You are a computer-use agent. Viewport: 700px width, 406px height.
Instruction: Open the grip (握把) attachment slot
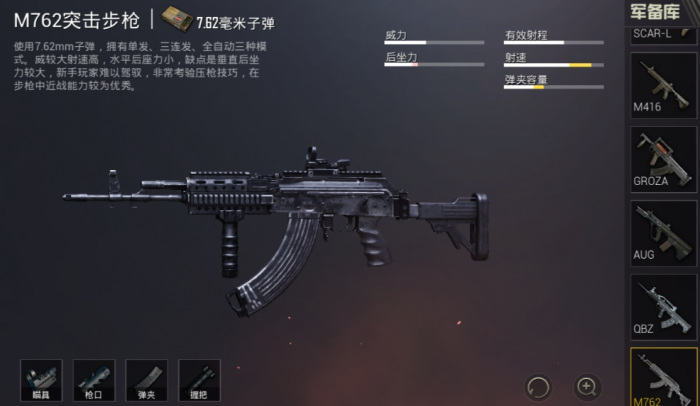coord(198,380)
